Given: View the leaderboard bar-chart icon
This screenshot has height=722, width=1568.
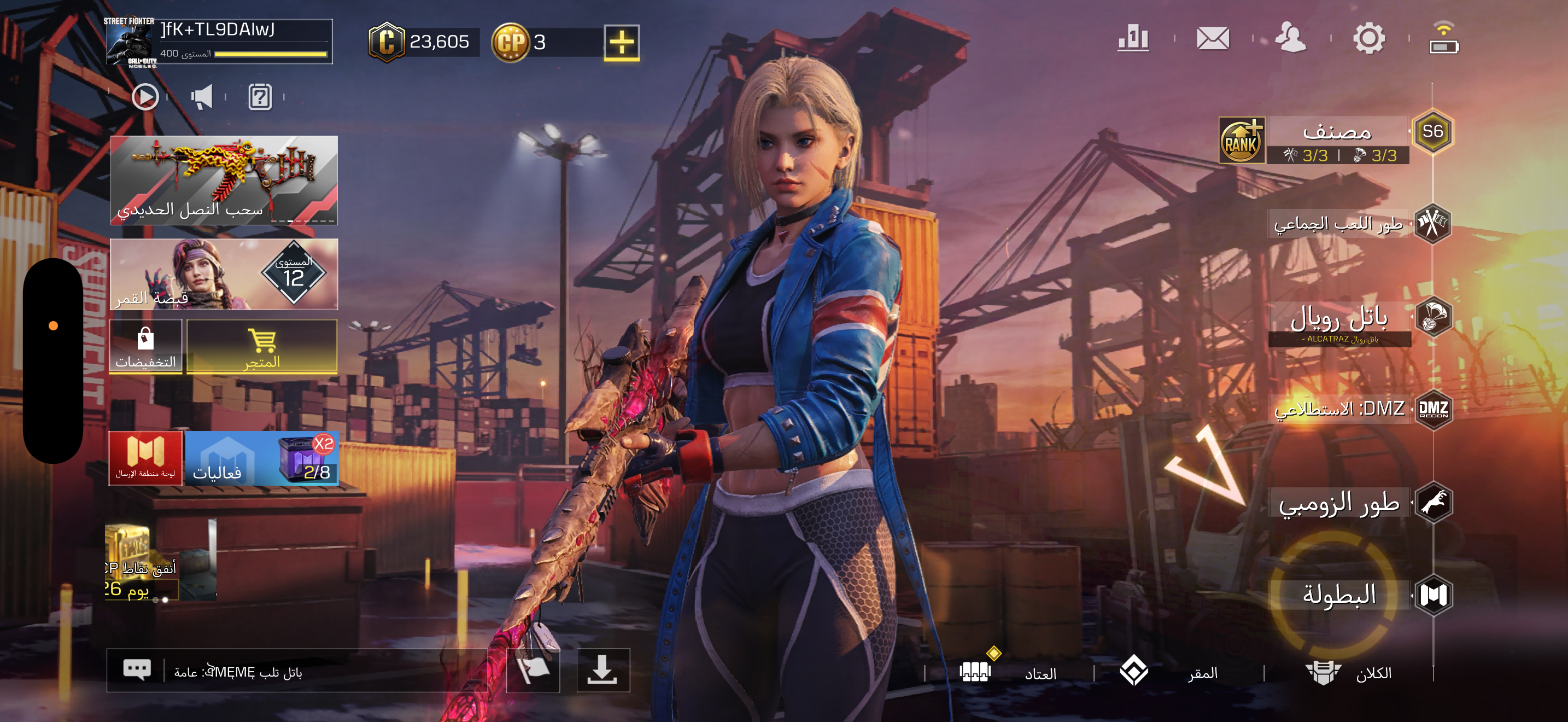Looking at the screenshot, I should pyautogui.click(x=1133, y=39).
